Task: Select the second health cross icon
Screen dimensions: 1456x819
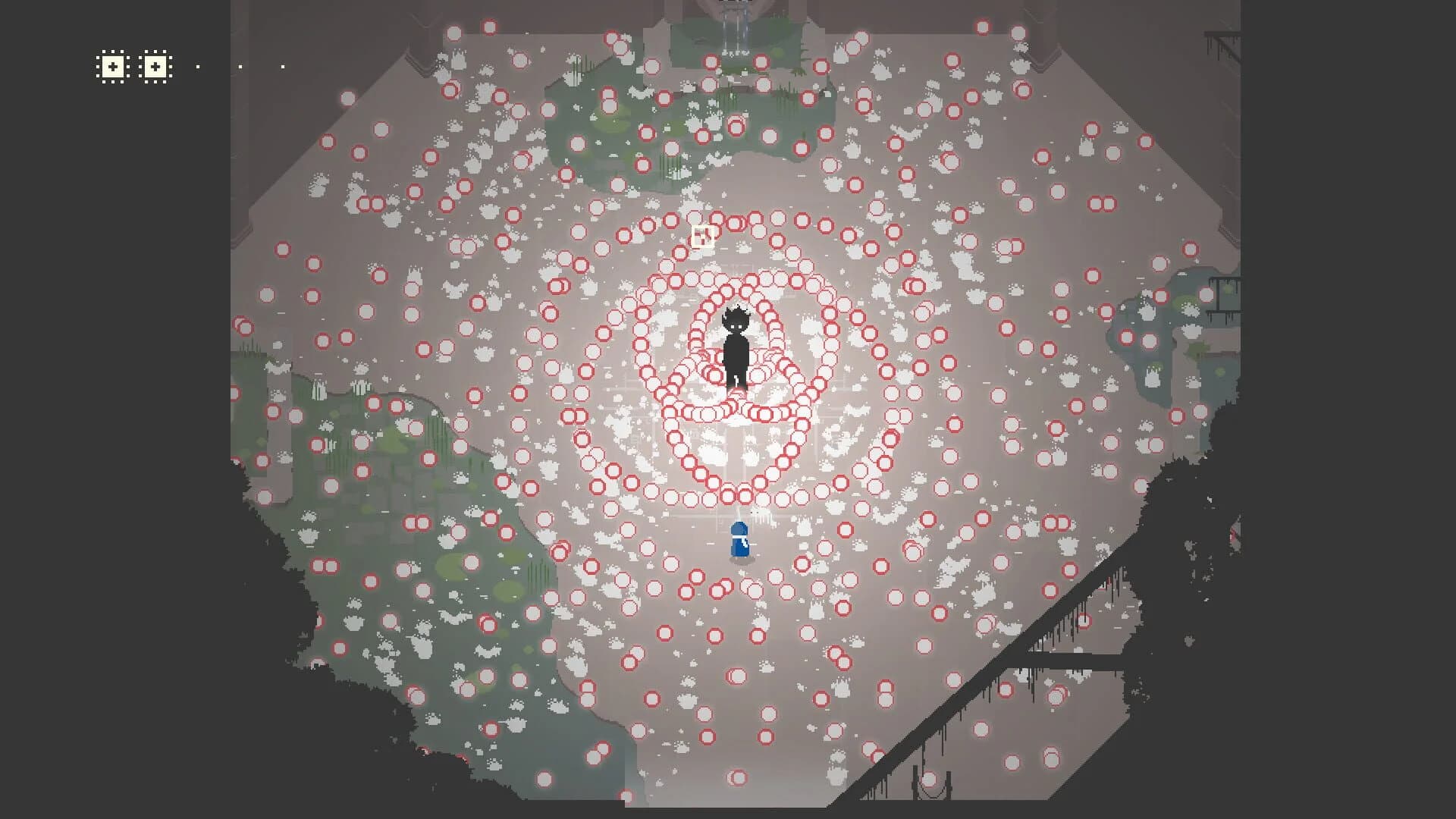Action: (155, 67)
